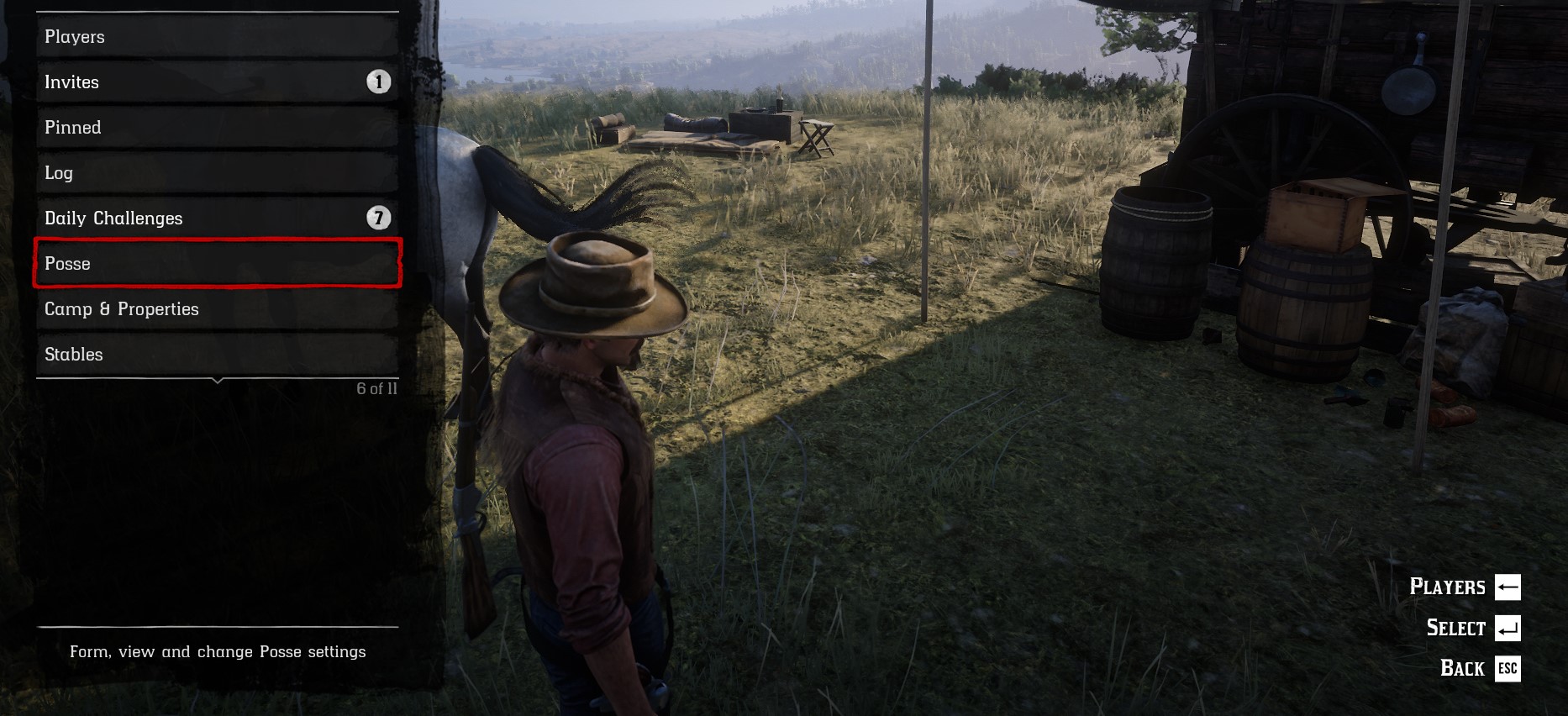The height and width of the screenshot is (716, 1568).
Task: Click the 6 of 11 page indicator
Action: coord(375,388)
